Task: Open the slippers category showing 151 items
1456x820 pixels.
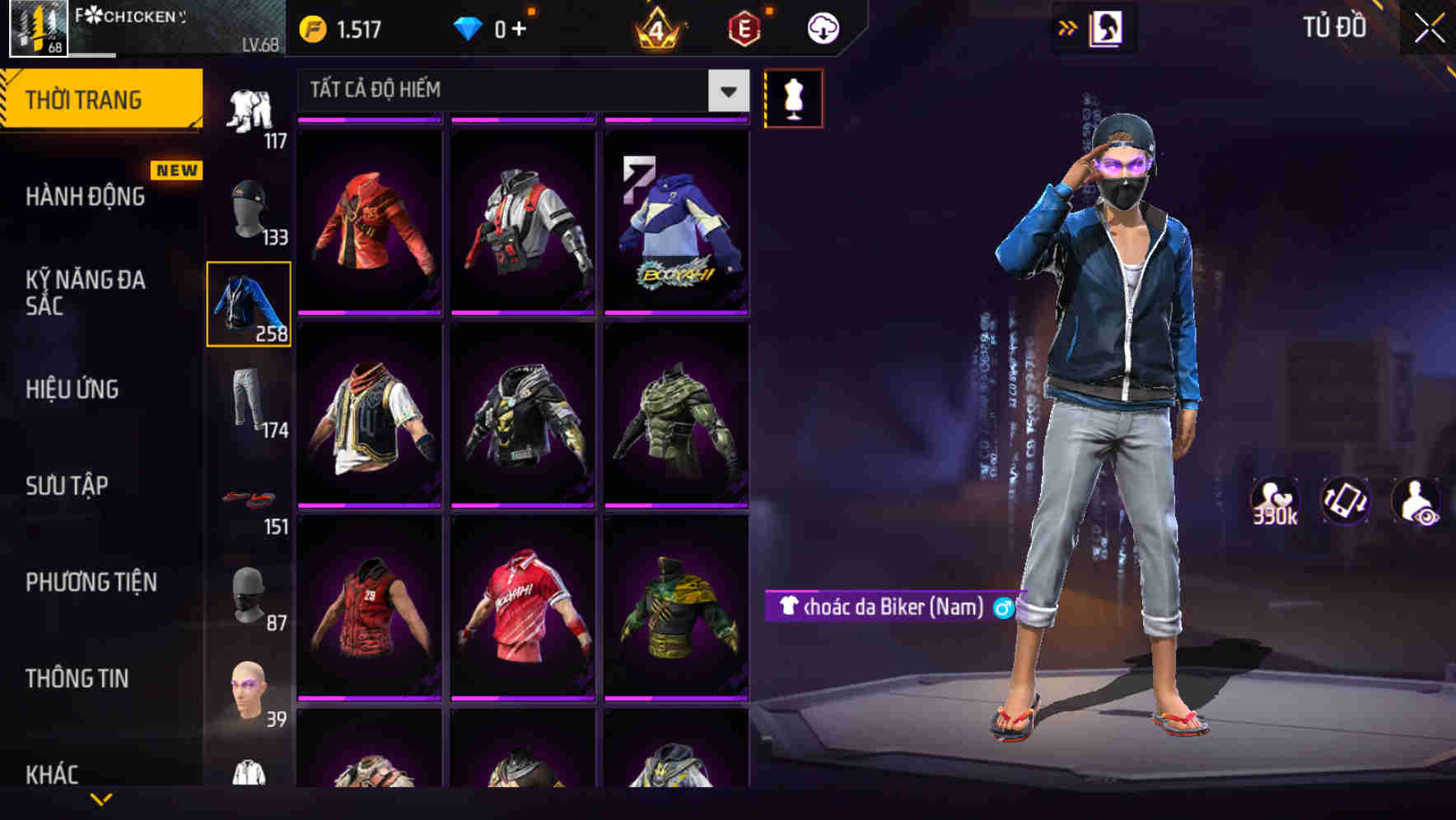Action: (247, 498)
